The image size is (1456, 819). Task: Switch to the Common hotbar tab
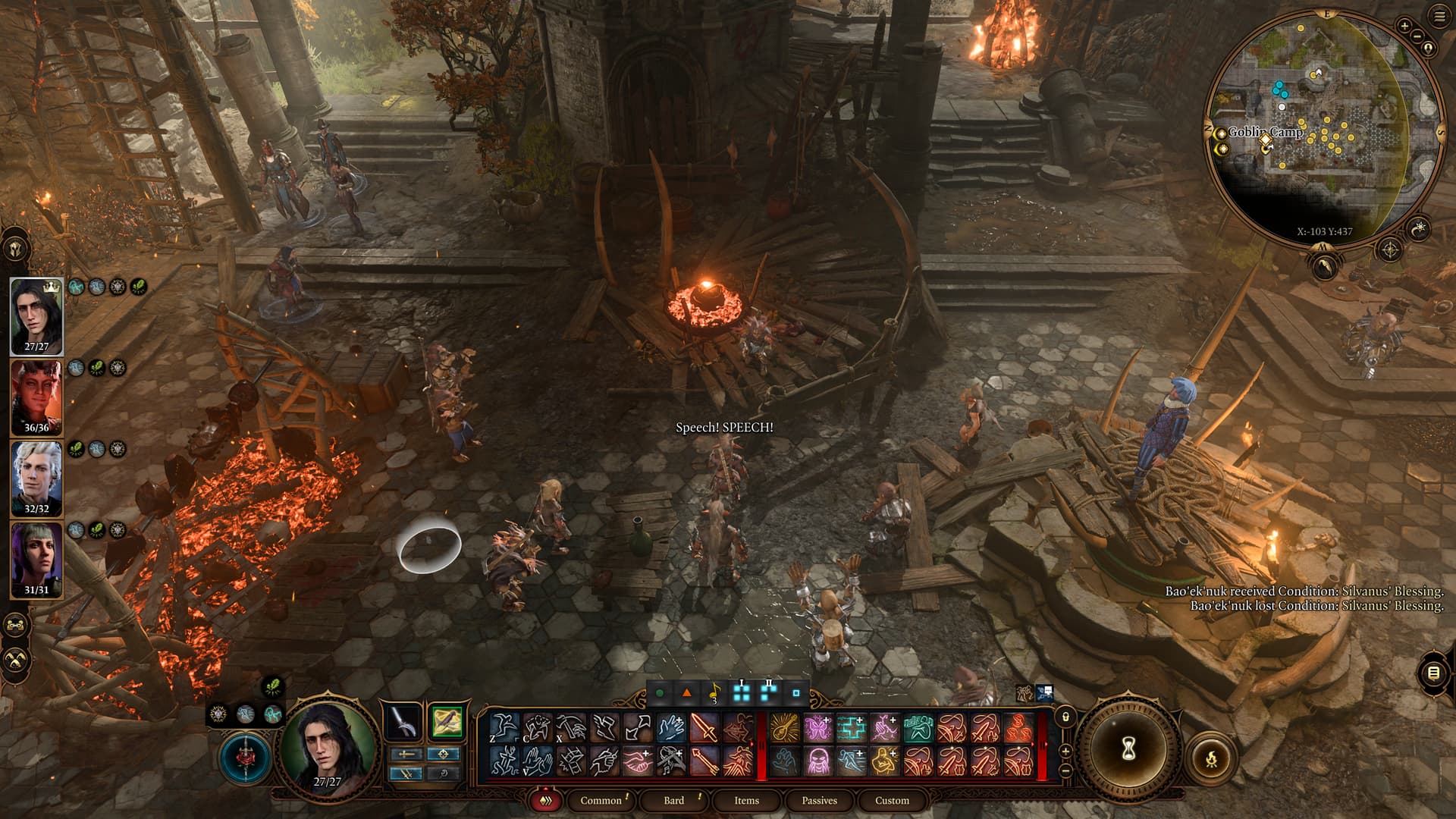[x=601, y=800]
